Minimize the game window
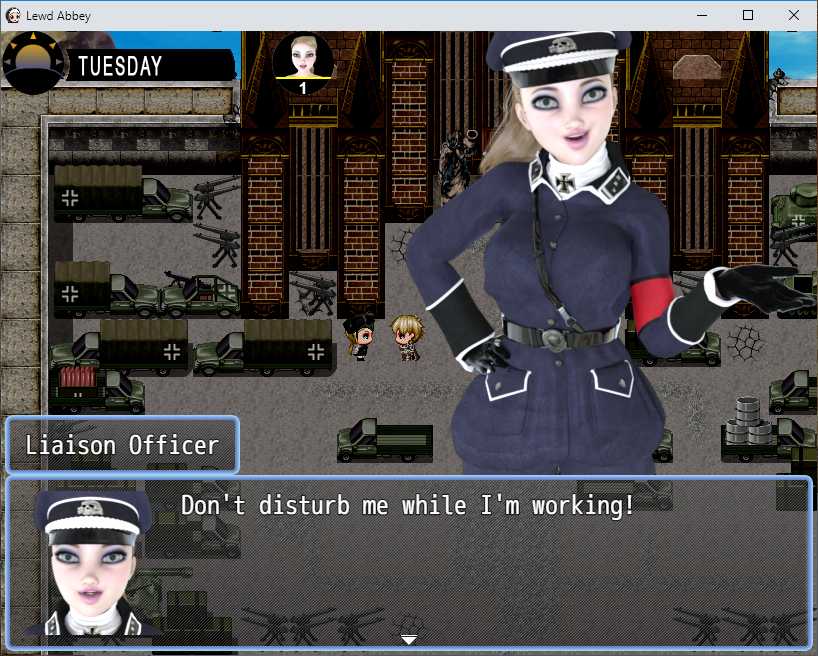 point(702,15)
